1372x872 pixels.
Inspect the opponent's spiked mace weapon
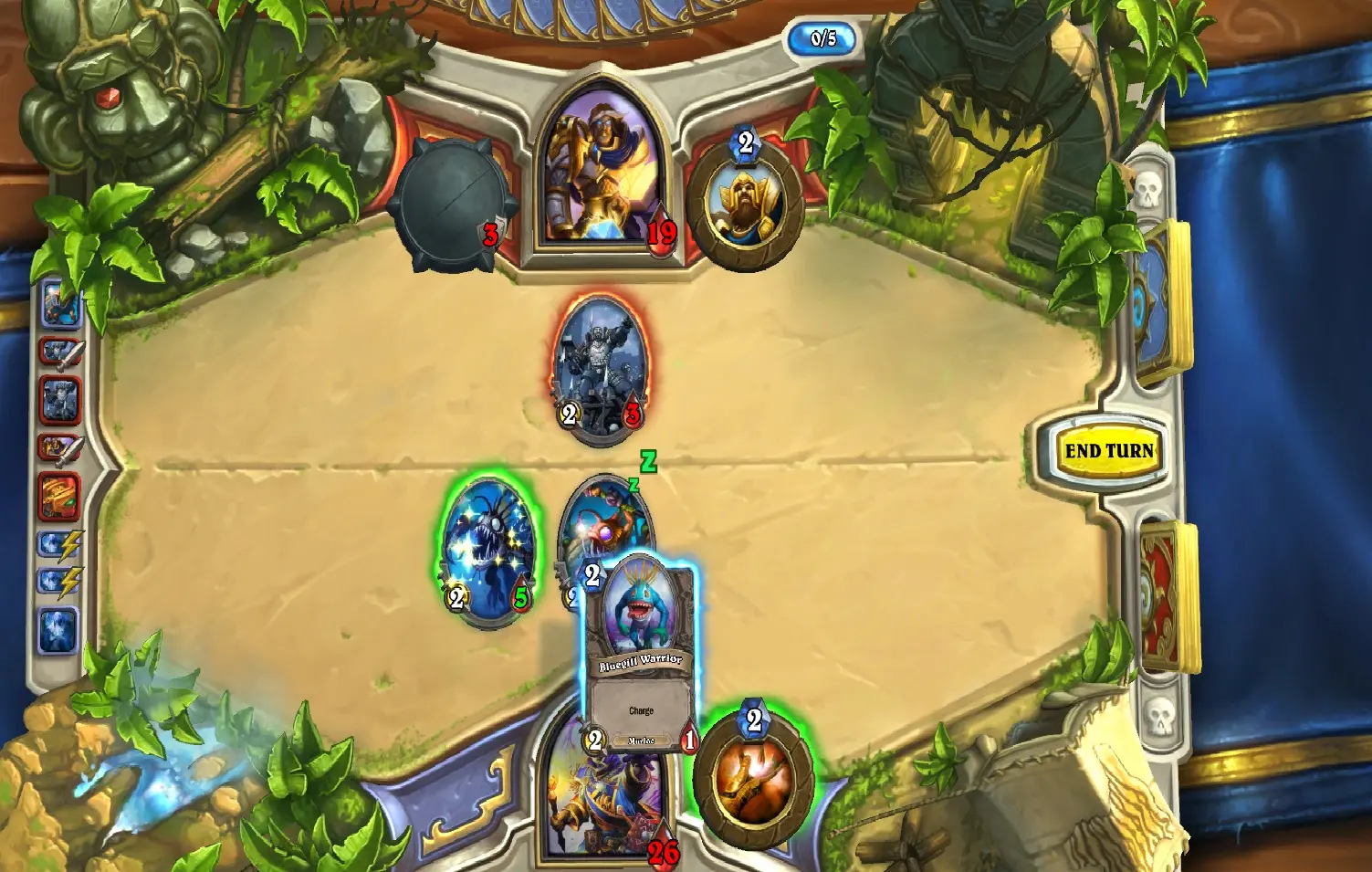[x=448, y=204]
